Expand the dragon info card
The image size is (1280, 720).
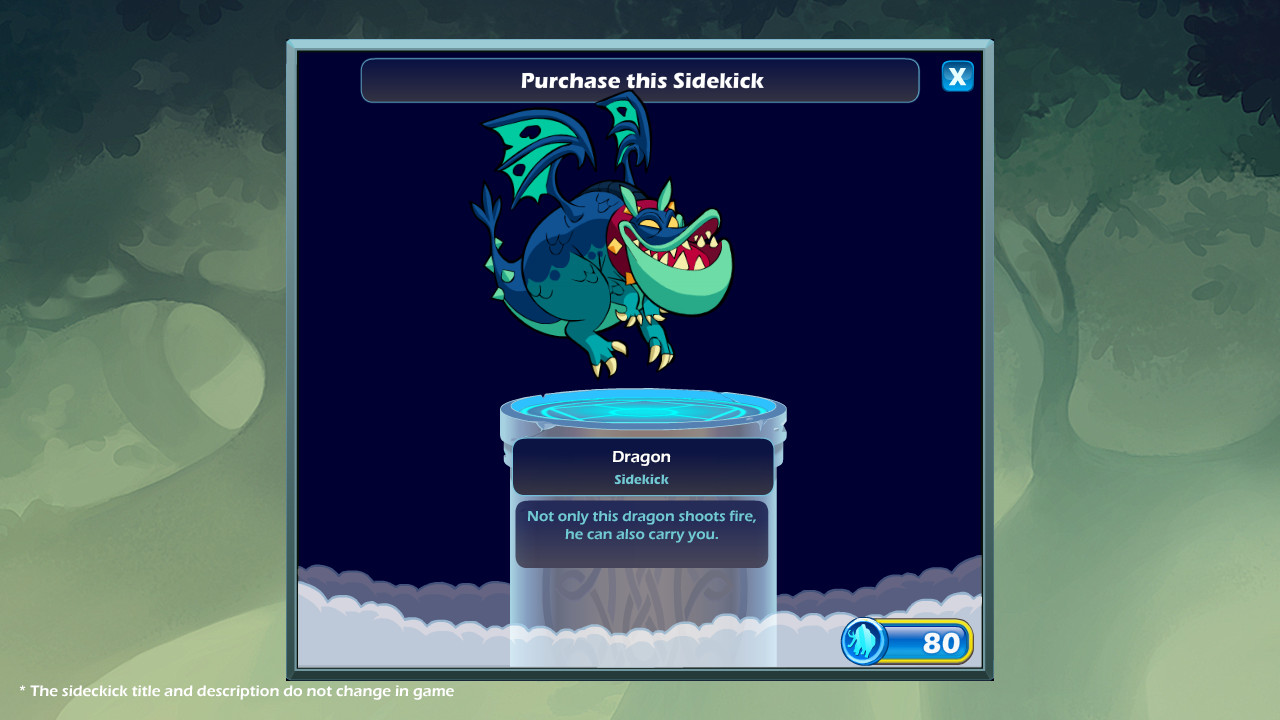[641, 466]
